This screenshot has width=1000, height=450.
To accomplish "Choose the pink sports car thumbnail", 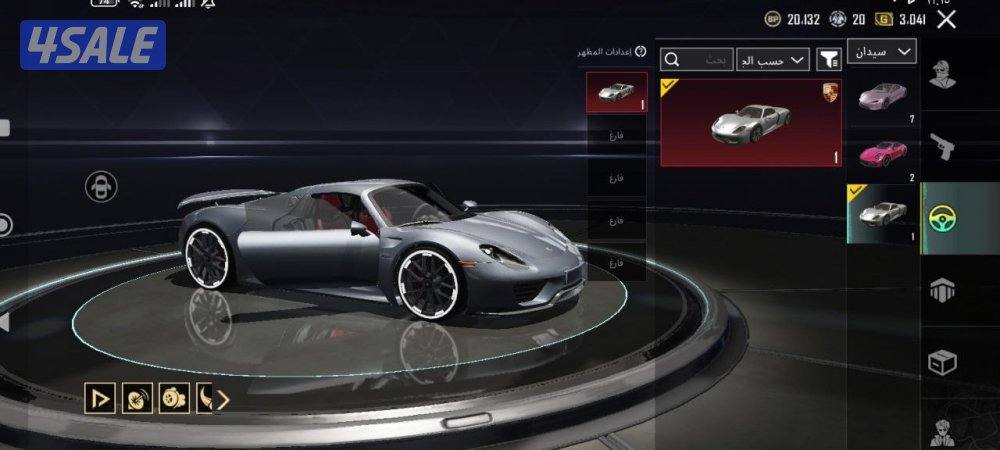I will pos(883,152).
